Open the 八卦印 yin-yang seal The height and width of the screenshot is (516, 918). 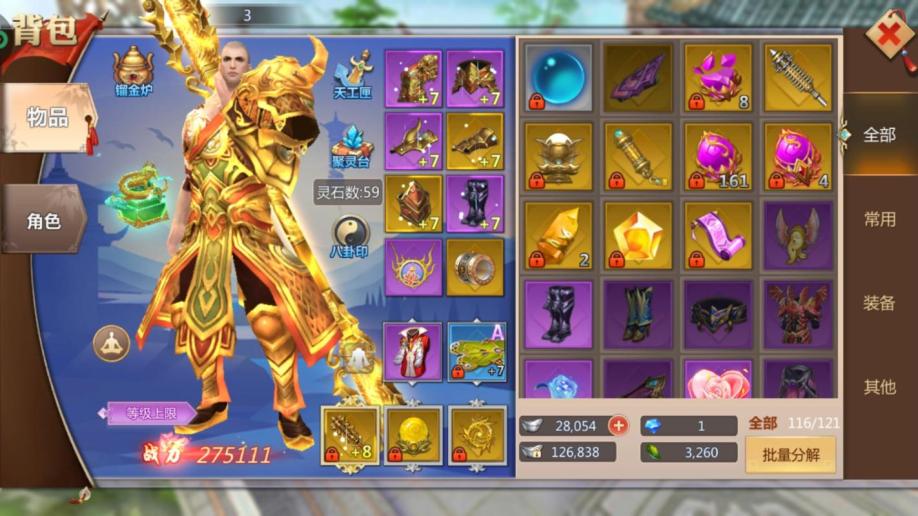(349, 238)
